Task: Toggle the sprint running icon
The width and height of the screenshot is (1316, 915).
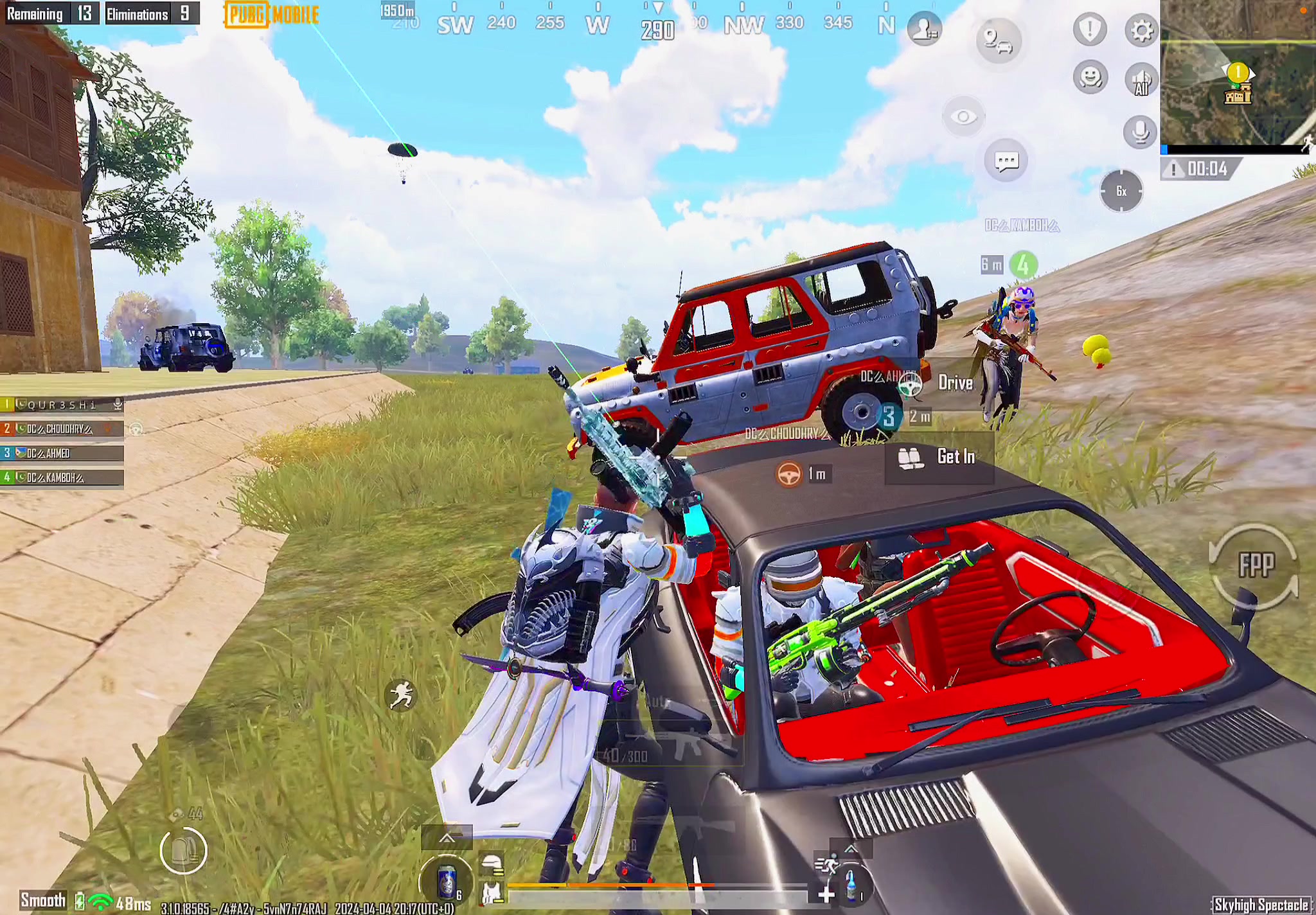Action: (x=401, y=695)
